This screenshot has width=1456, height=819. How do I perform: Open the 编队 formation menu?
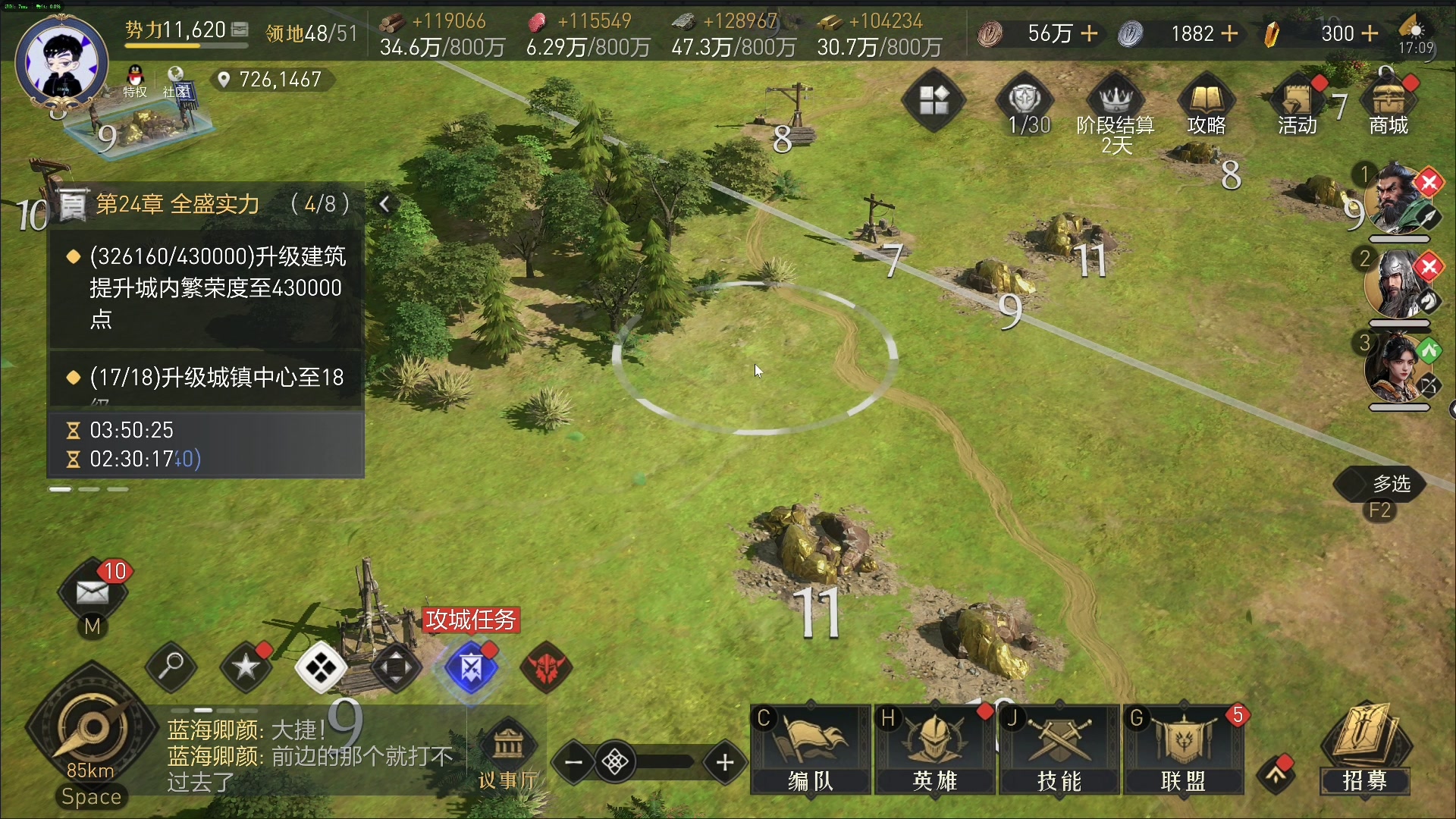(x=810, y=749)
